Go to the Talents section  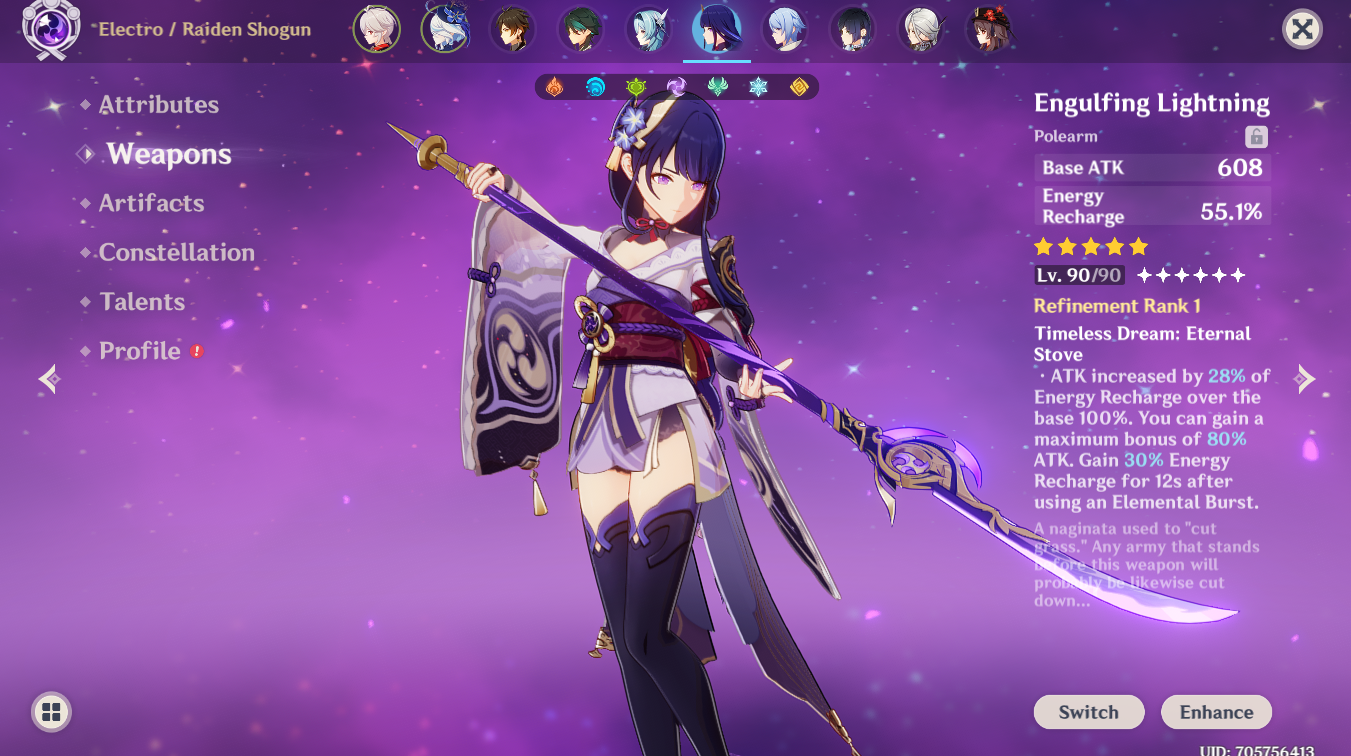(142, 301)
